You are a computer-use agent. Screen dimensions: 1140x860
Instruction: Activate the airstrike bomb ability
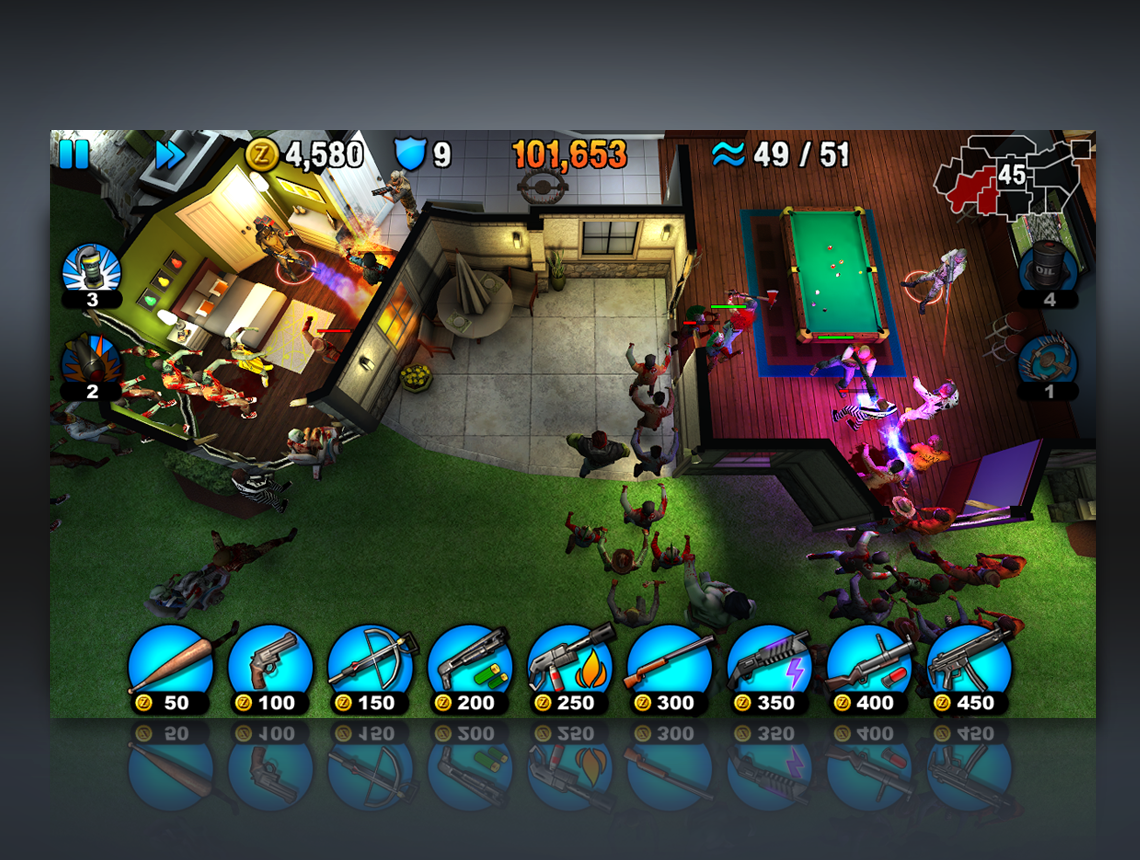point(91,362)
